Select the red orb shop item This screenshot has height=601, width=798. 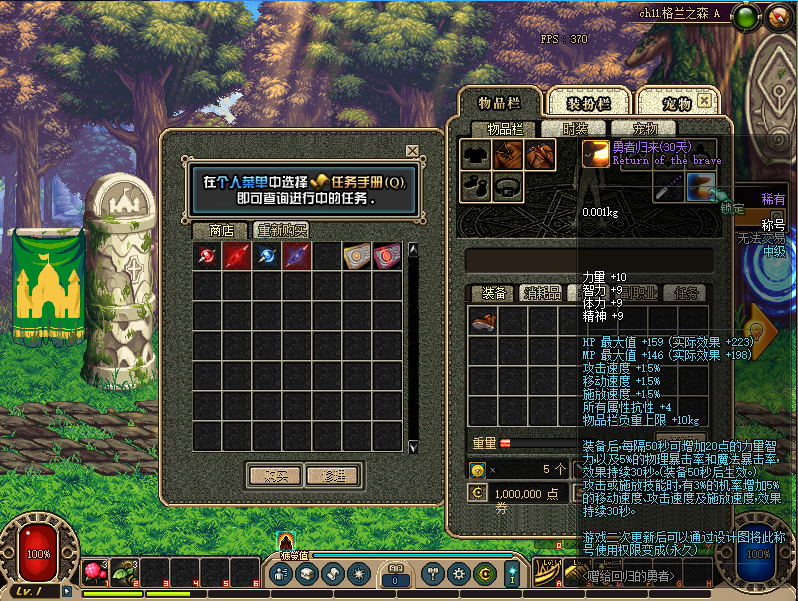click(x=207, y=256)
